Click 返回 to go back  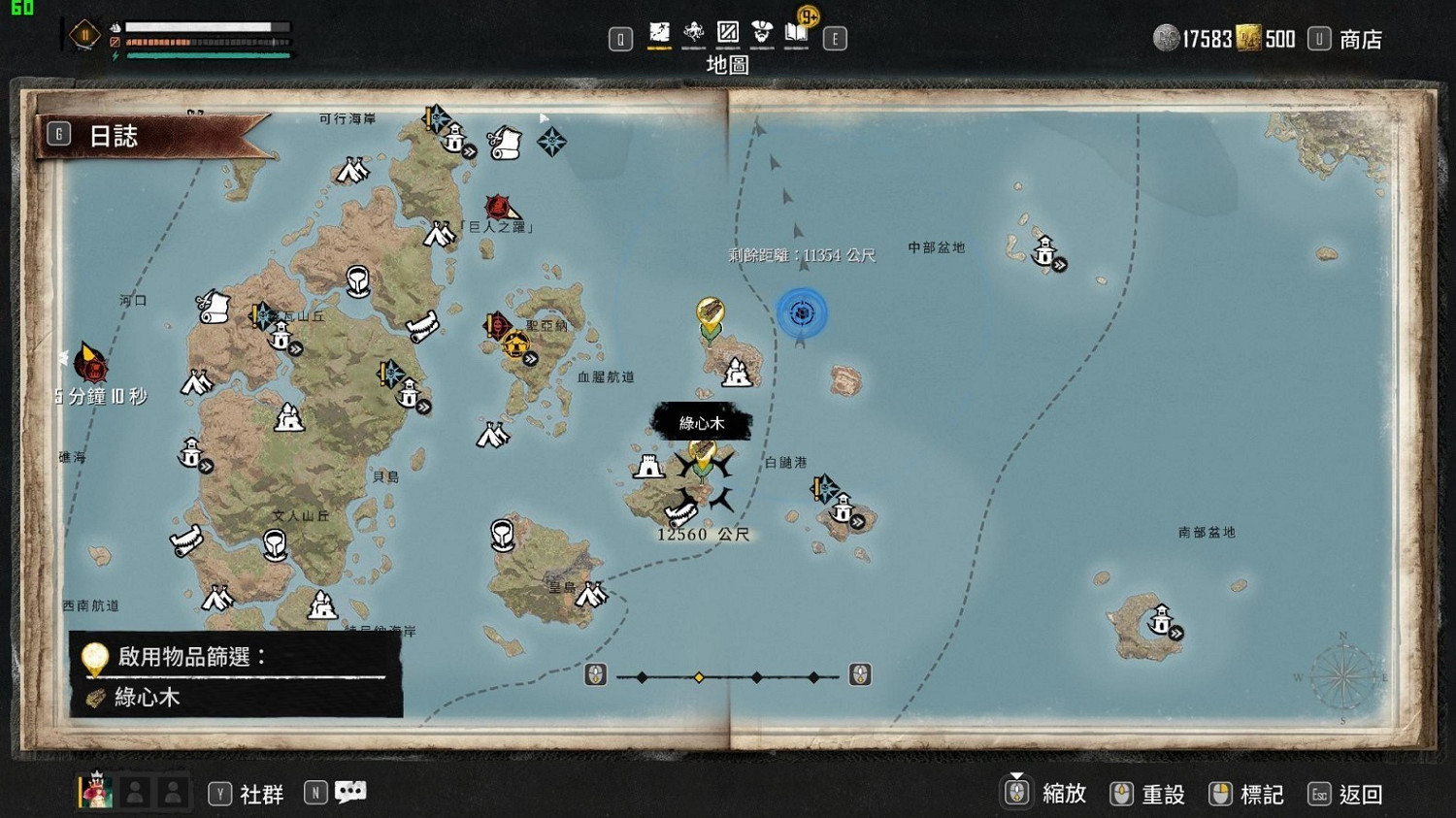[1359, 795]
